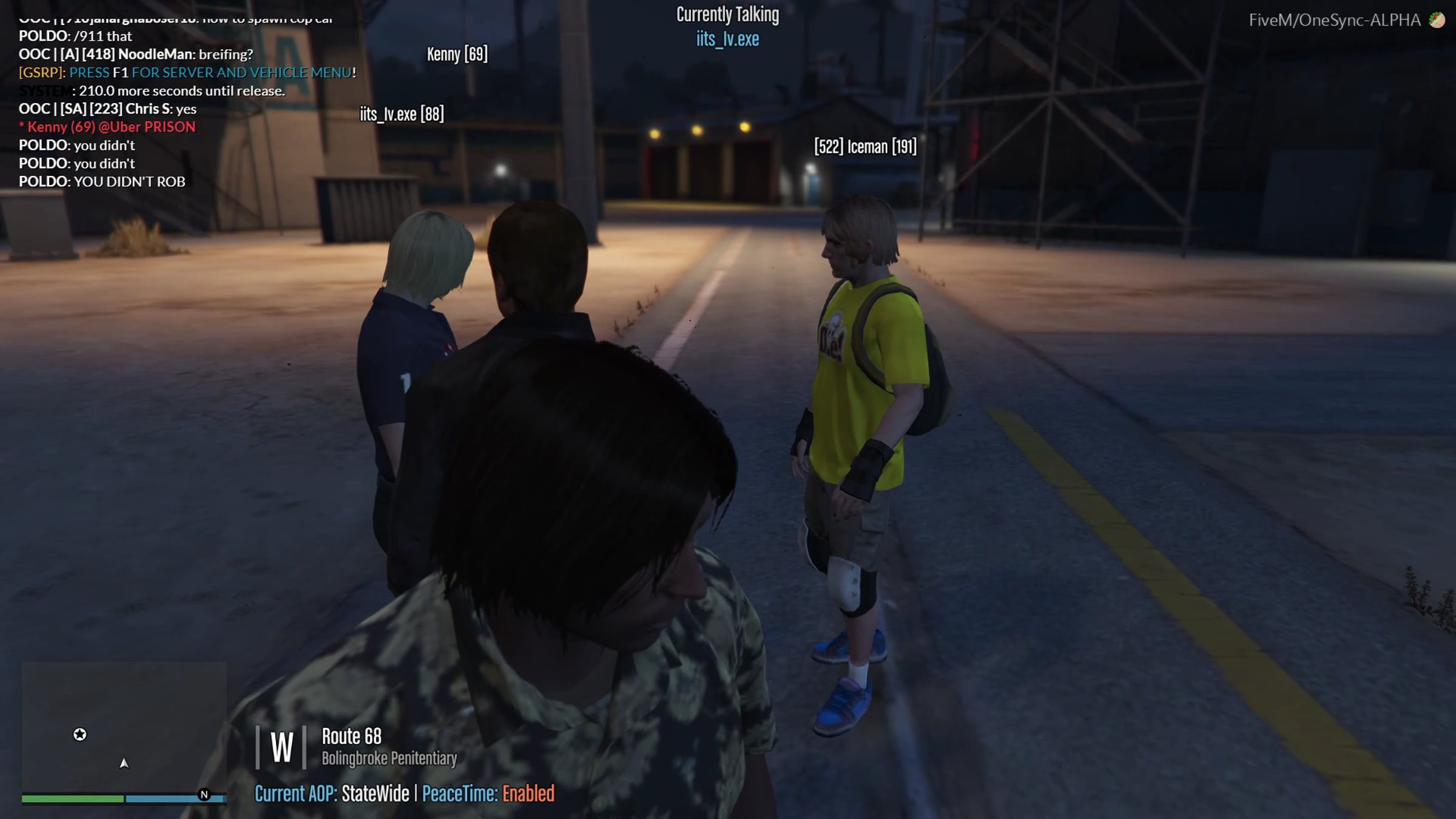Click the player arrow on the minimap
This screenshot has width=1456, height=819.
[124, 763]
